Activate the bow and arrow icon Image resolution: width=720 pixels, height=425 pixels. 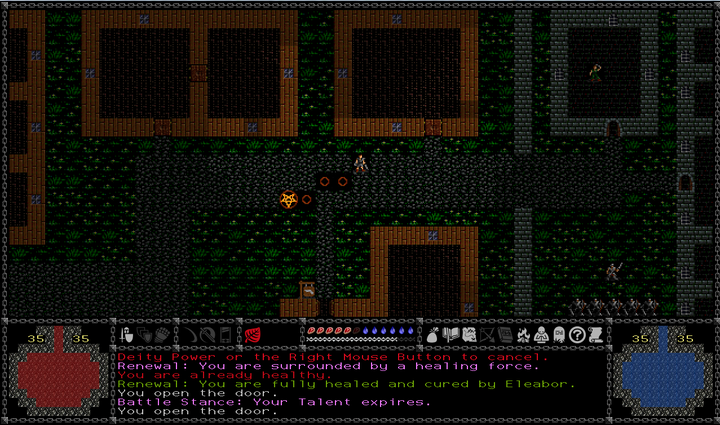pyautogui.click(x=208, y=334)
